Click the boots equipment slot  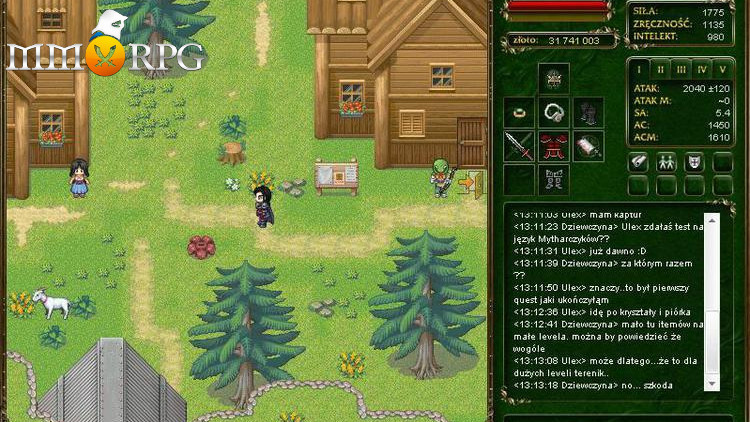pos(554,180)
